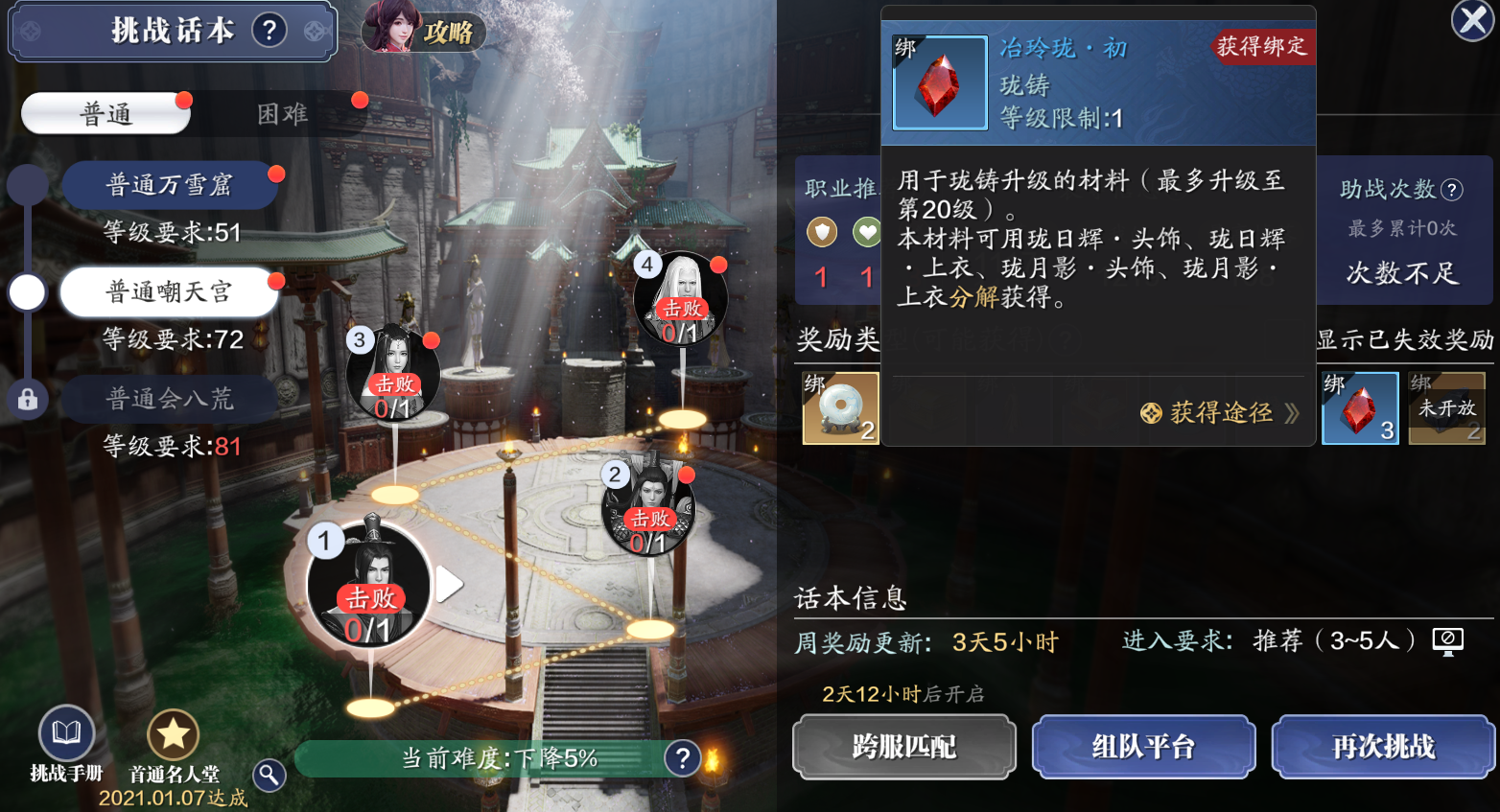Screen dimensions: 1500x812
Task: Select the locked 普通会八荒 dungeon
Action: [170, 399]
